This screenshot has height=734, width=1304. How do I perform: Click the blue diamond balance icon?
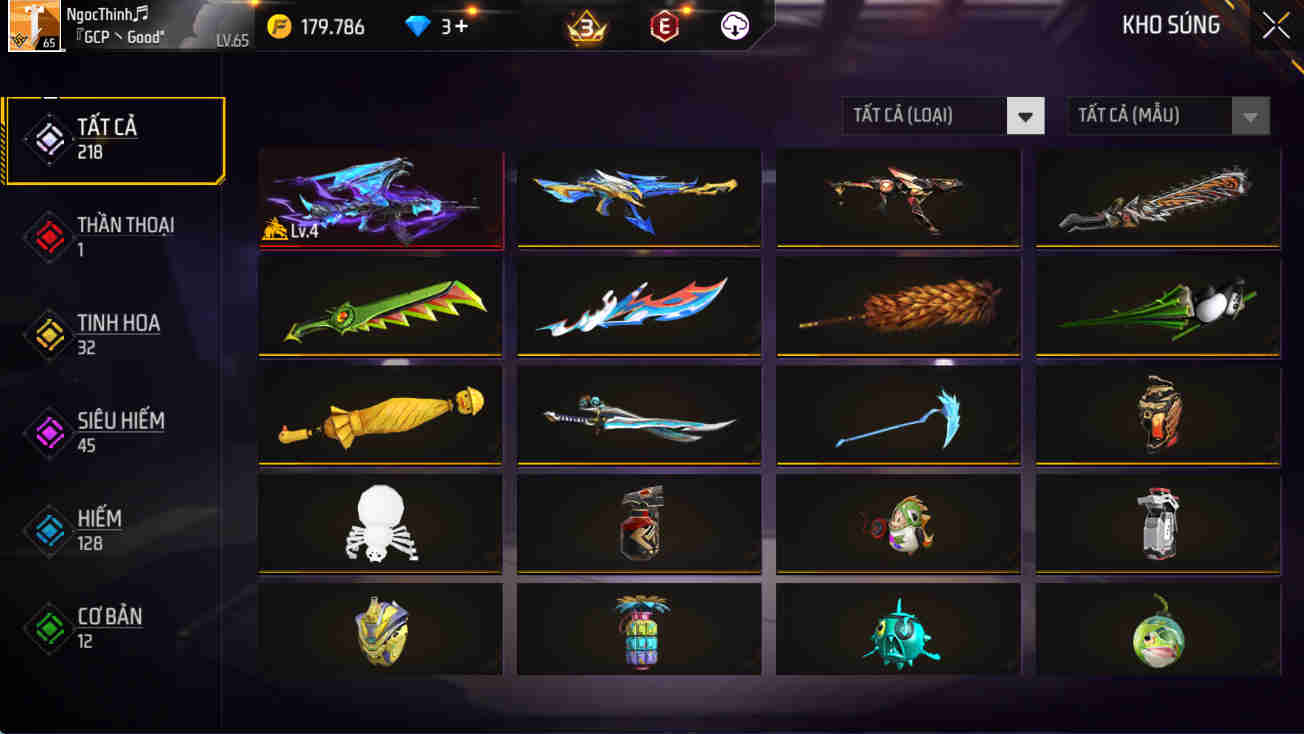coord(416,26)
